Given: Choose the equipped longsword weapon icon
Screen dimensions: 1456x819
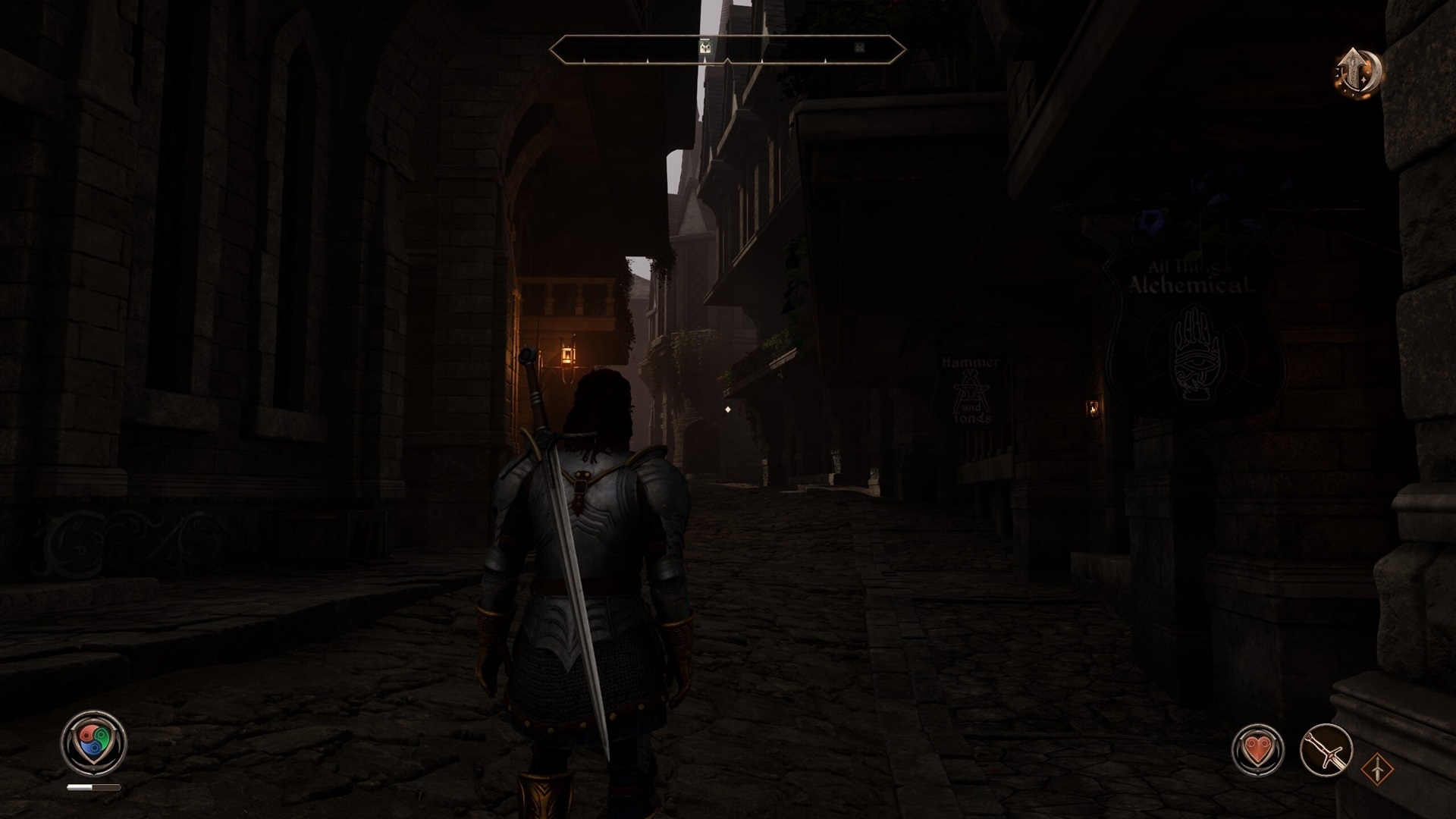Looking at the screenshot, I should (1326, 750).
